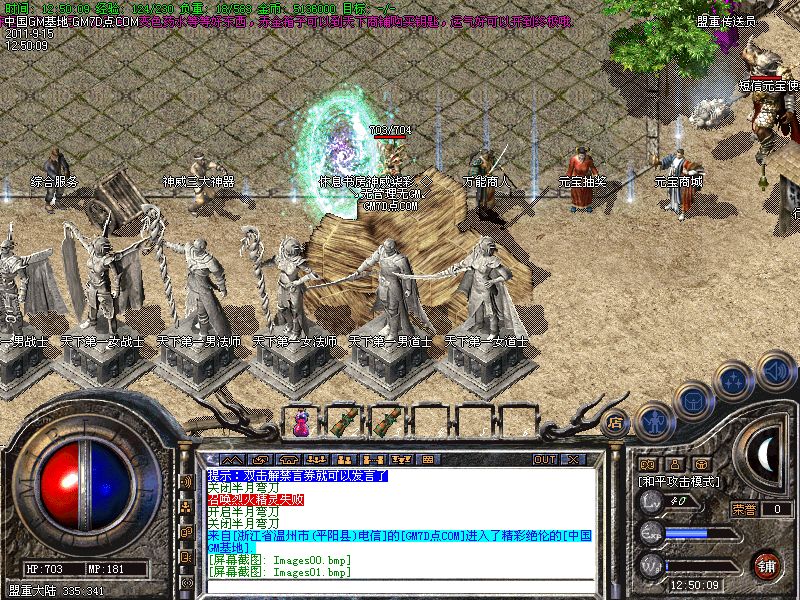Open the small 店 shop button

[615, 423]
